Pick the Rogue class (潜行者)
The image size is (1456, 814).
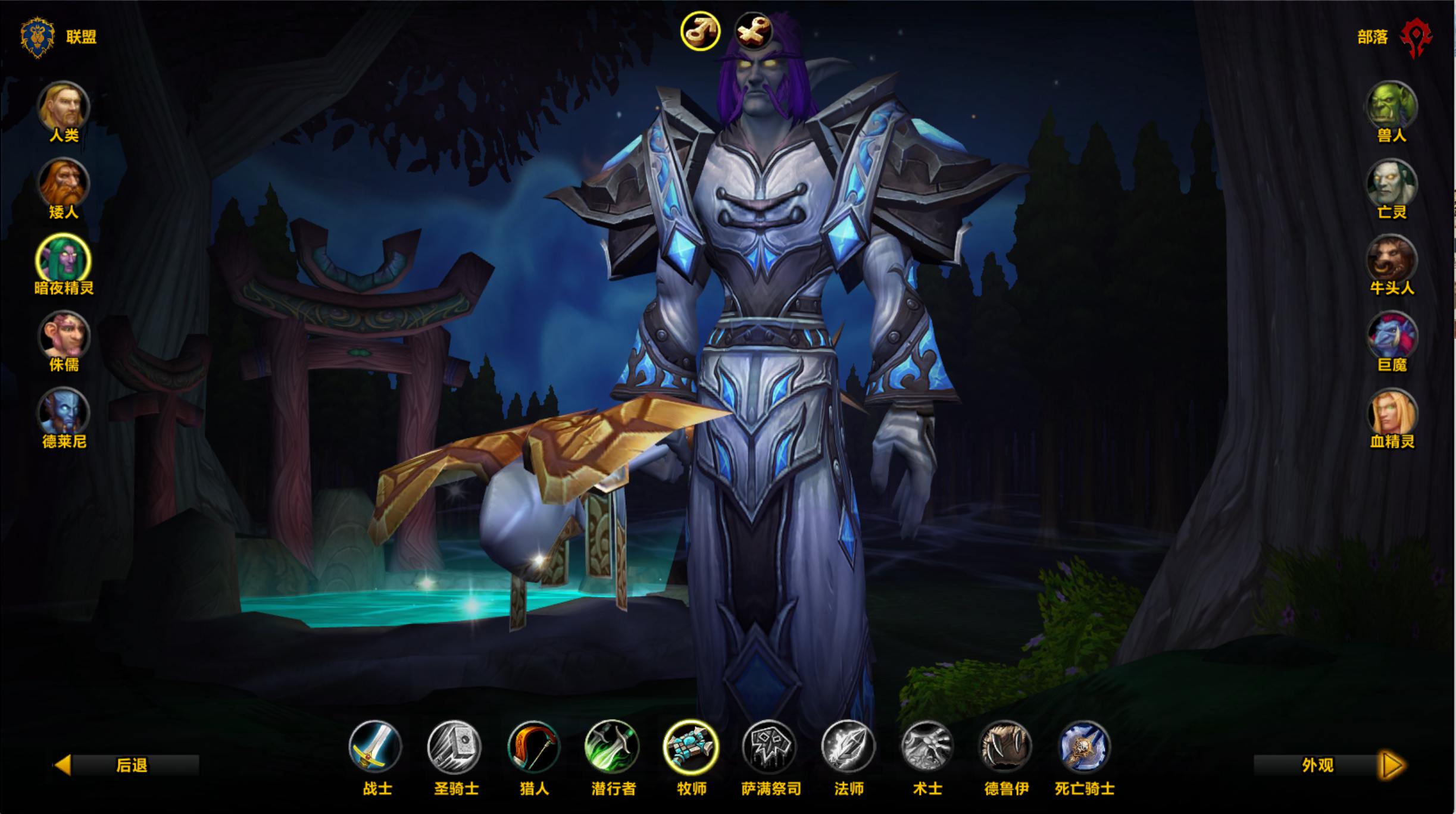pyautogui.click(x=613, y=747)
